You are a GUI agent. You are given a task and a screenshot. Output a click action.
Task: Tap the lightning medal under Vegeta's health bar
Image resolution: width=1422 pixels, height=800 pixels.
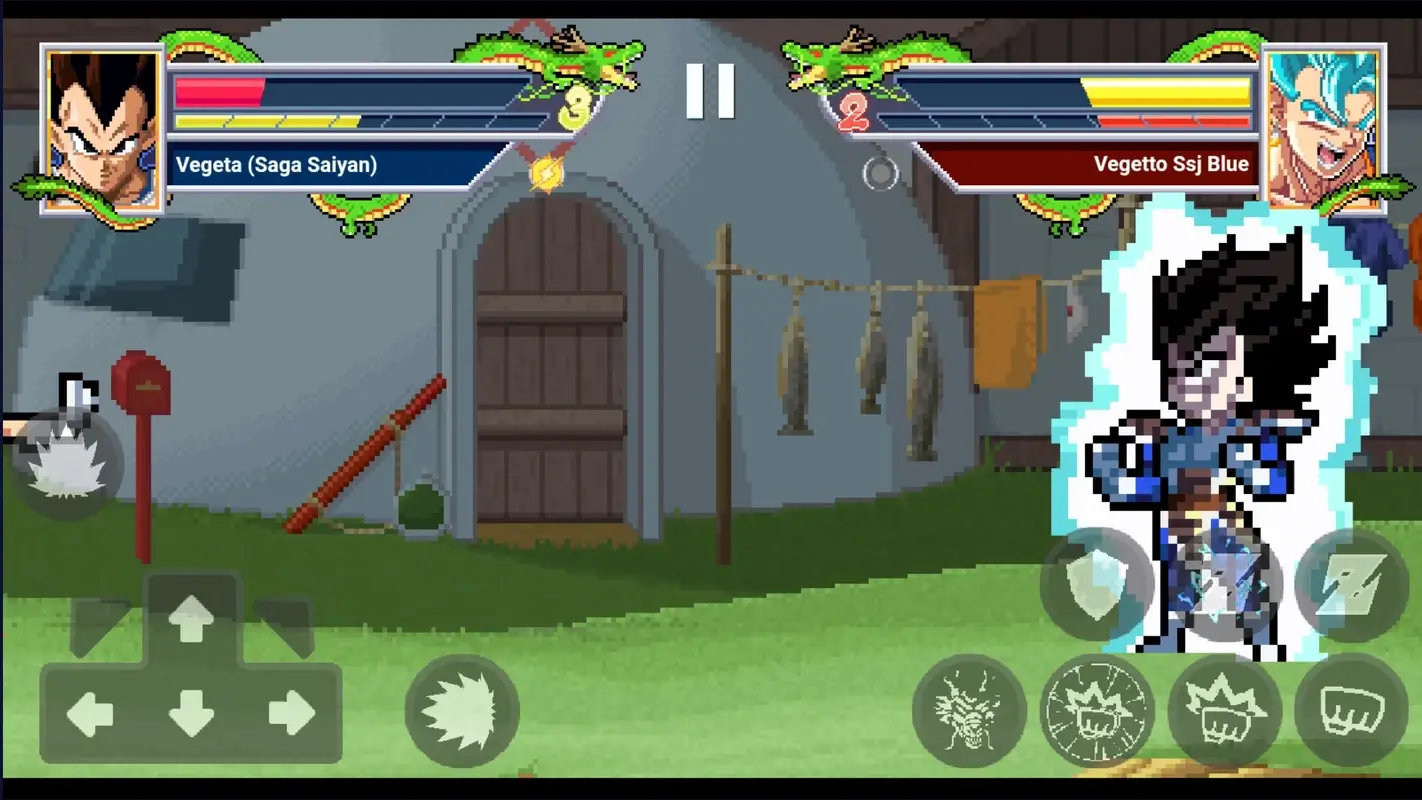click(545, 172)
